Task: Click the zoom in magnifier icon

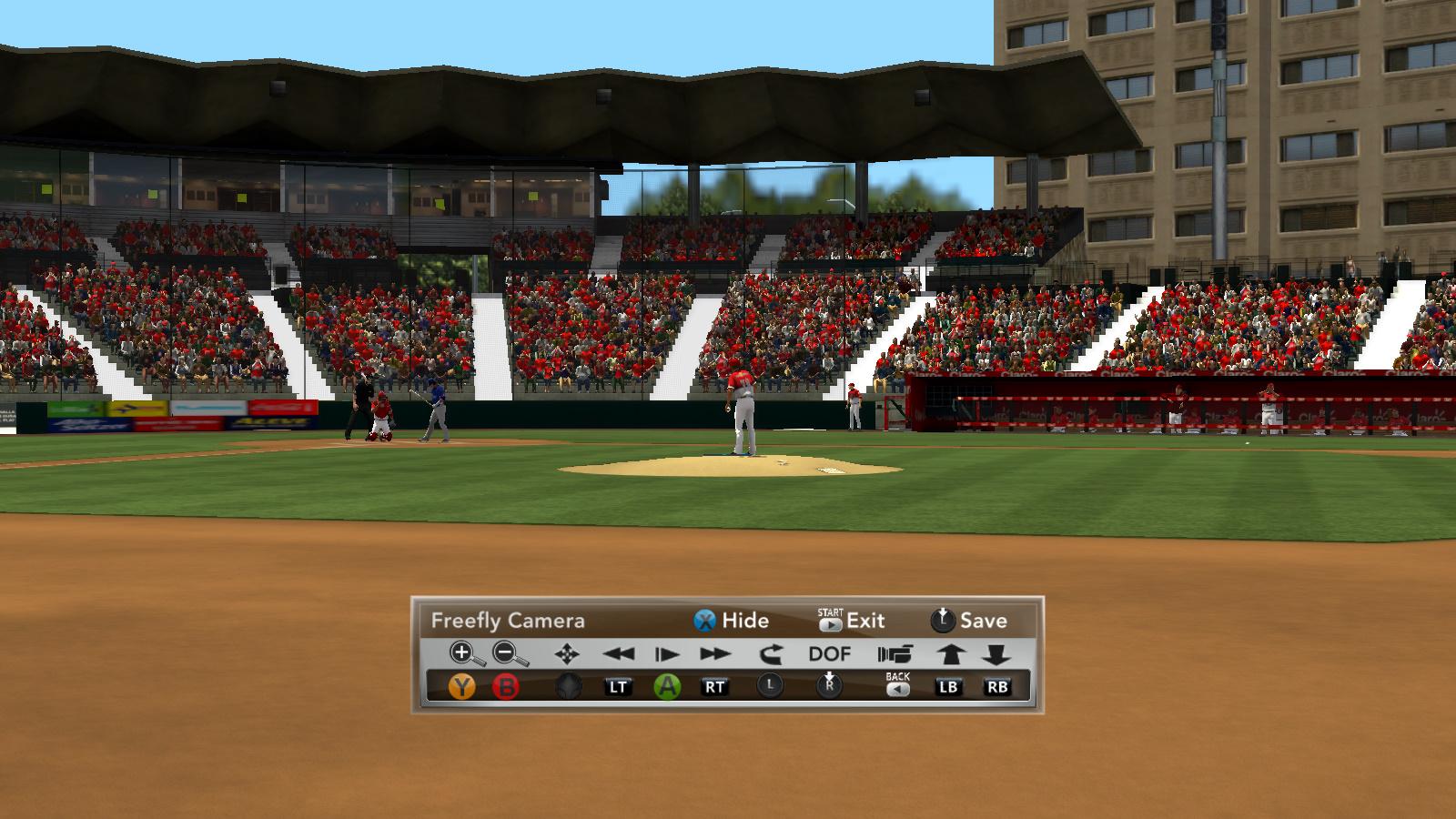Action: pyautogui.click(x=465, y=653)
